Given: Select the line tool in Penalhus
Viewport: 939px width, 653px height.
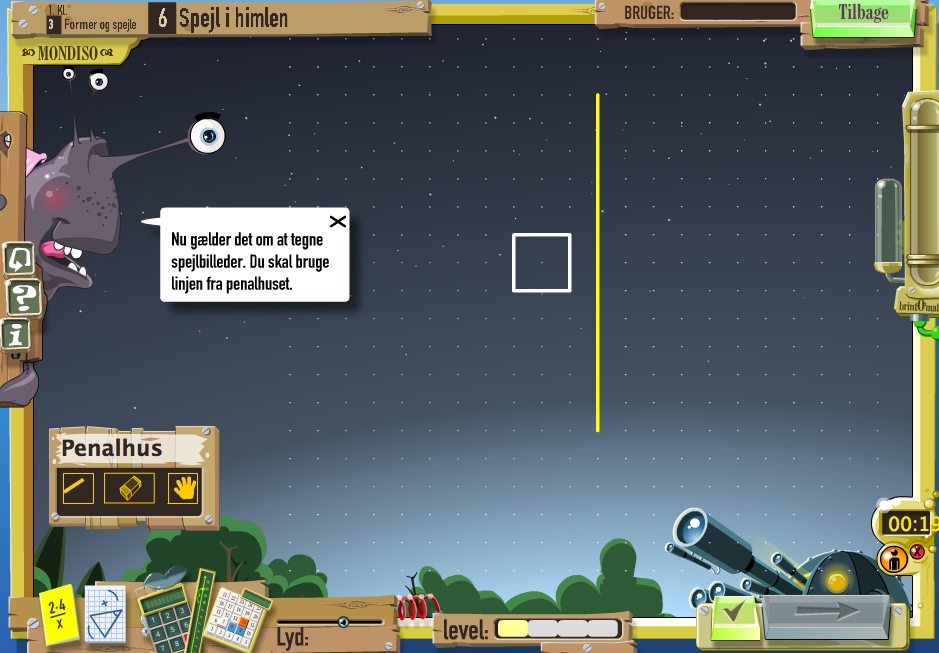Looking at the screenshot, I should (78, 488).
